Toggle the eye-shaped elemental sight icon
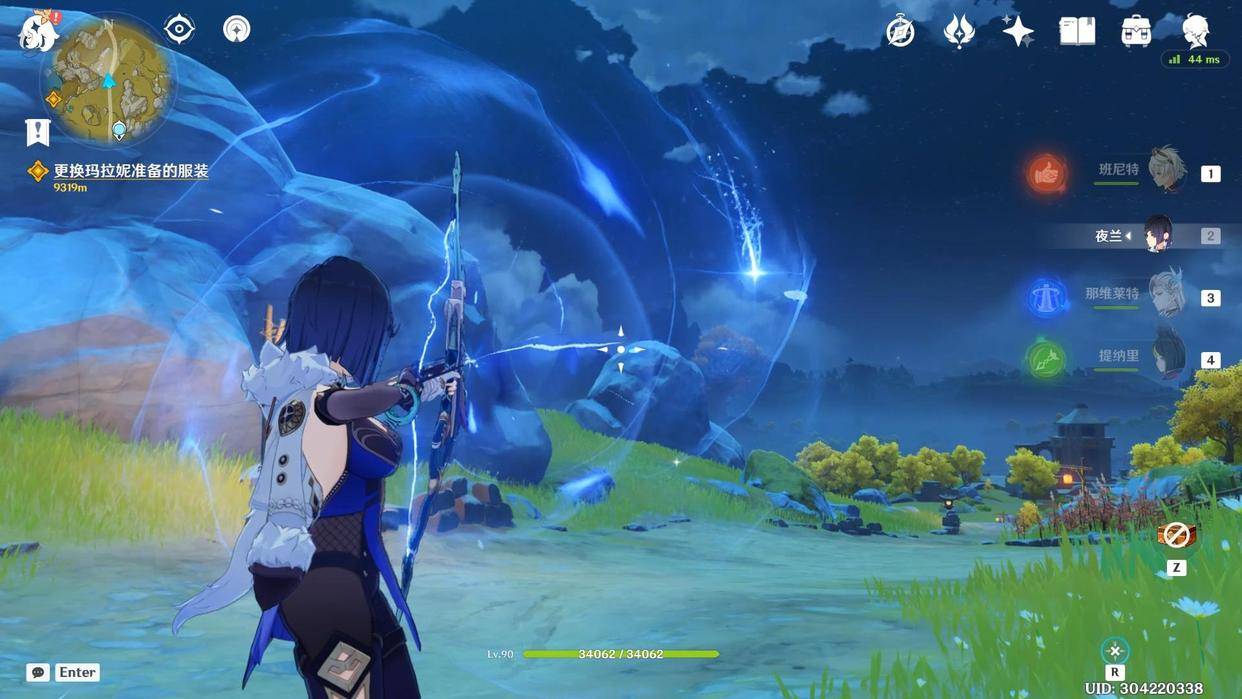Screen dimensions: 1242x699 179,29
